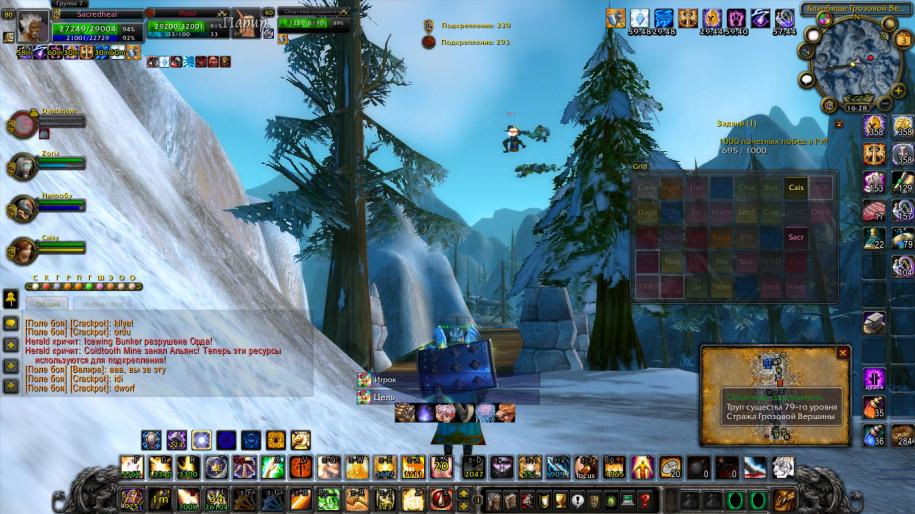This screenshot has width=915, height=514.
Task: Open the backpack bag slot
Action: point(785,498)
